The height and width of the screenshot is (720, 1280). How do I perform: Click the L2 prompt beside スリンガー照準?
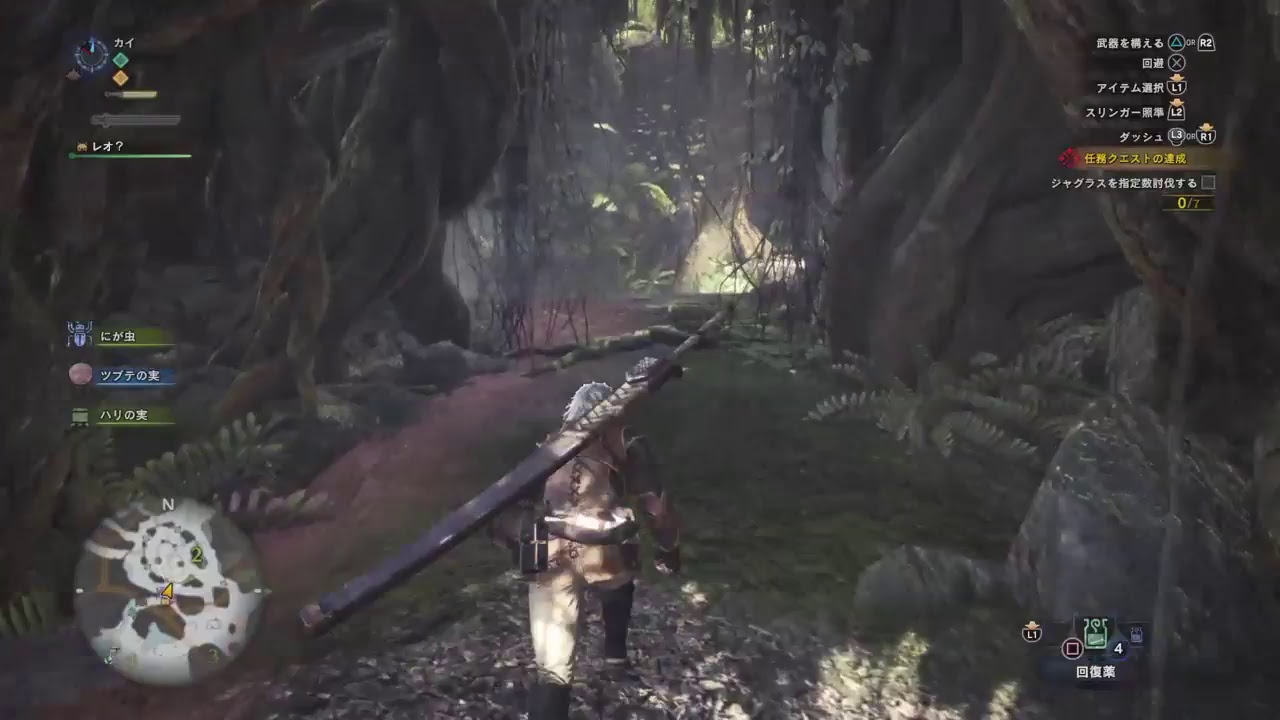1176,113
